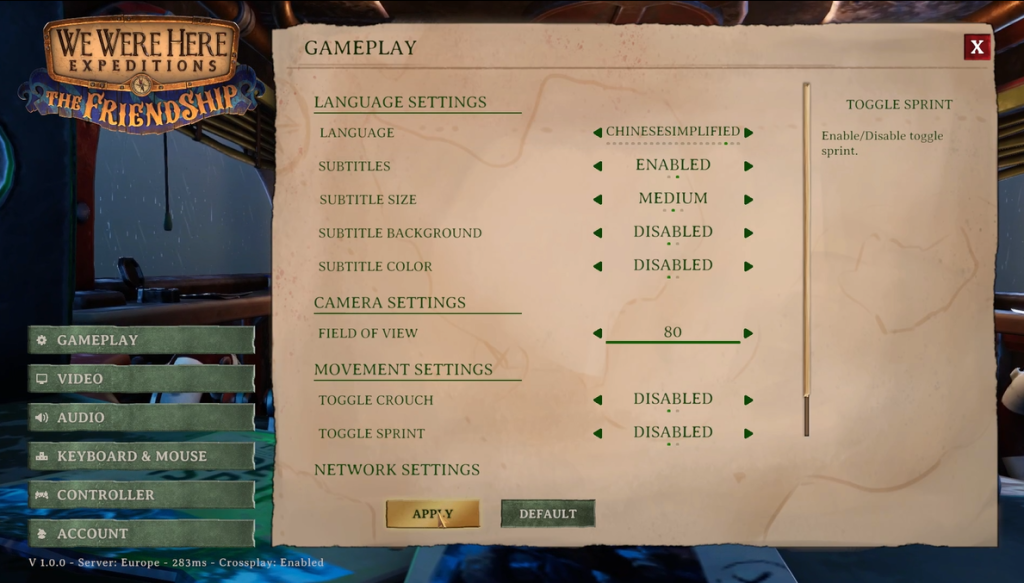Apply the settings changes
This screenshot has width=1024, height=583.
tap(433, 514)
